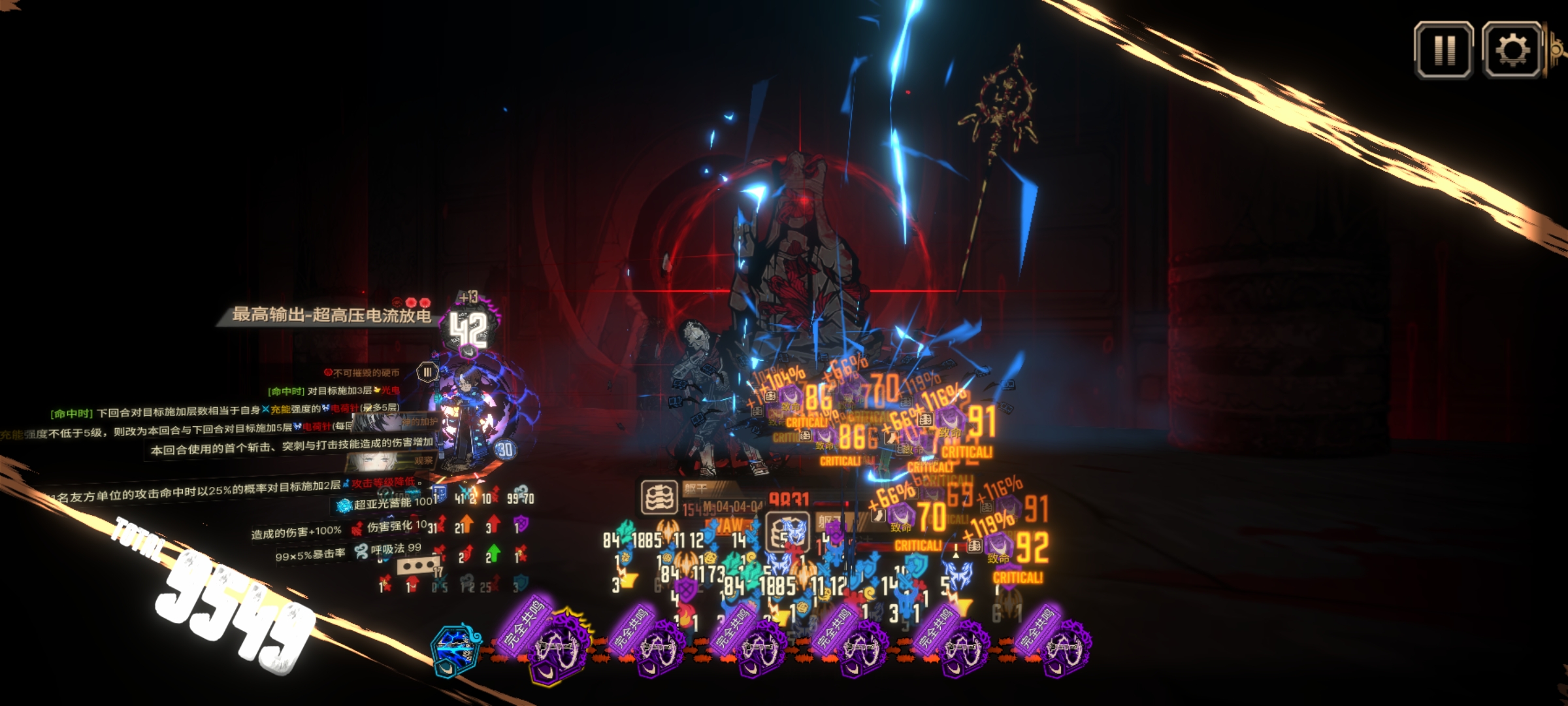1568x706 pixels.
Task: Pause the battle
Action: pyautogui.click(x=1444, y=50)
